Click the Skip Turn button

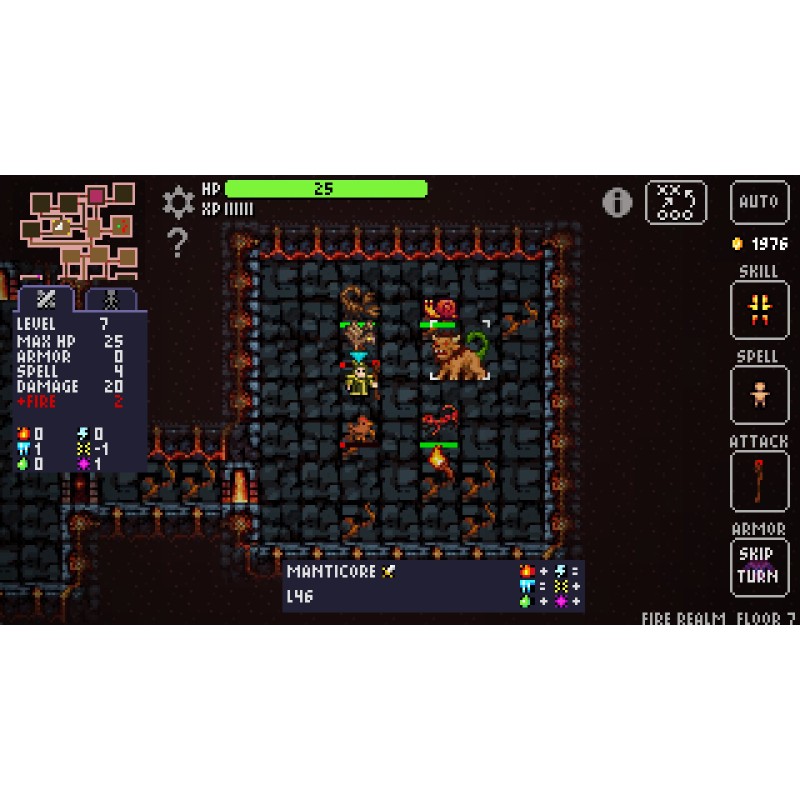point(759,567)
